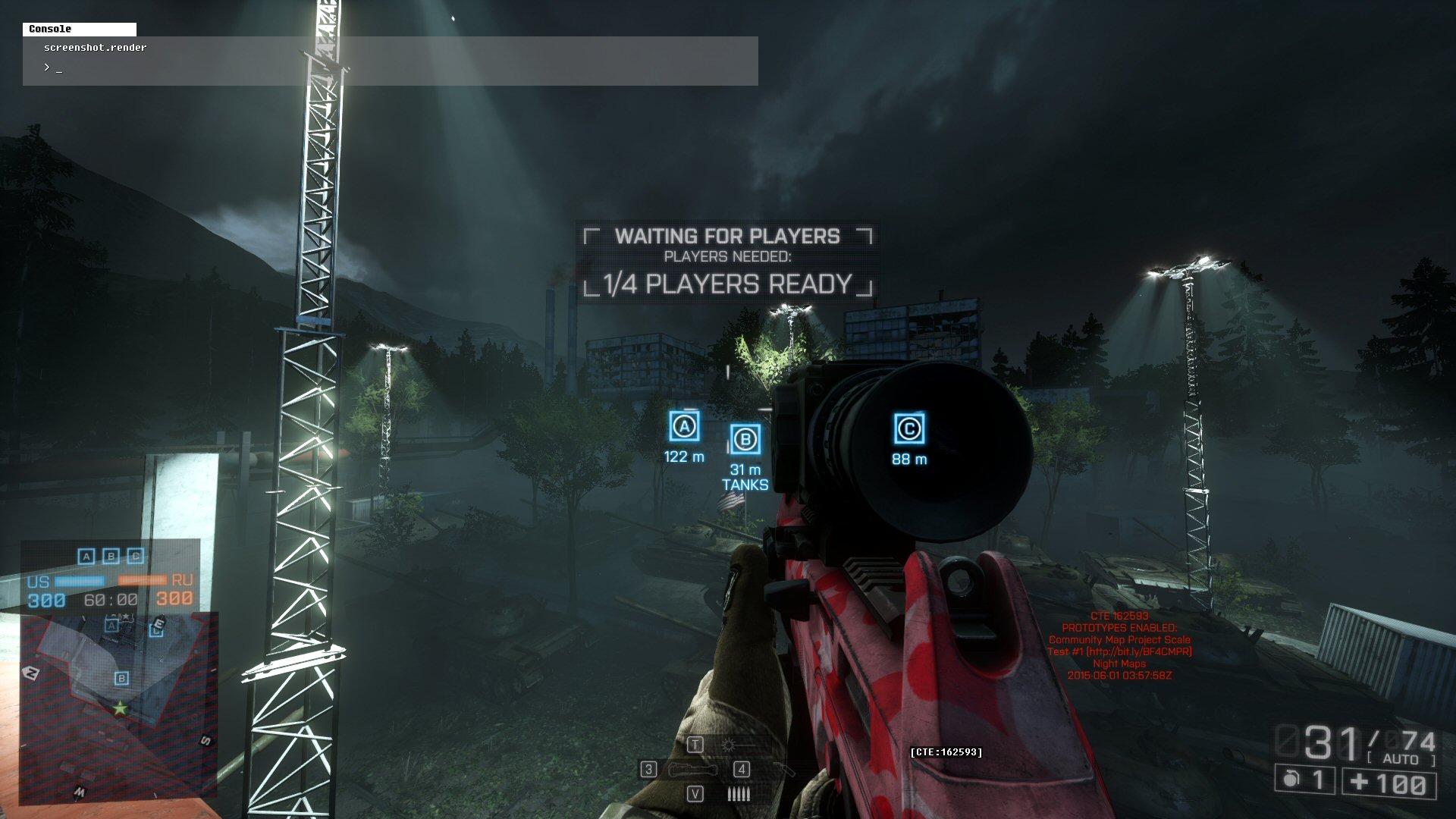
Task: Select the repair torch gadget icon
Action: pyautogui.click(x=783, y=770)
